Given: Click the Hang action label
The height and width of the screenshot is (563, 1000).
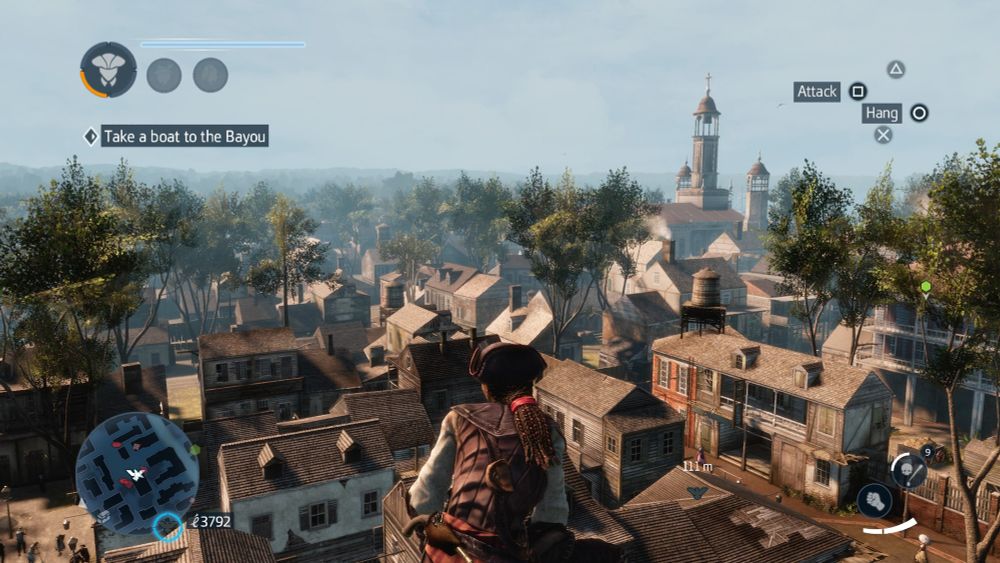Looking at the screenshot, I should pos(882,113).
